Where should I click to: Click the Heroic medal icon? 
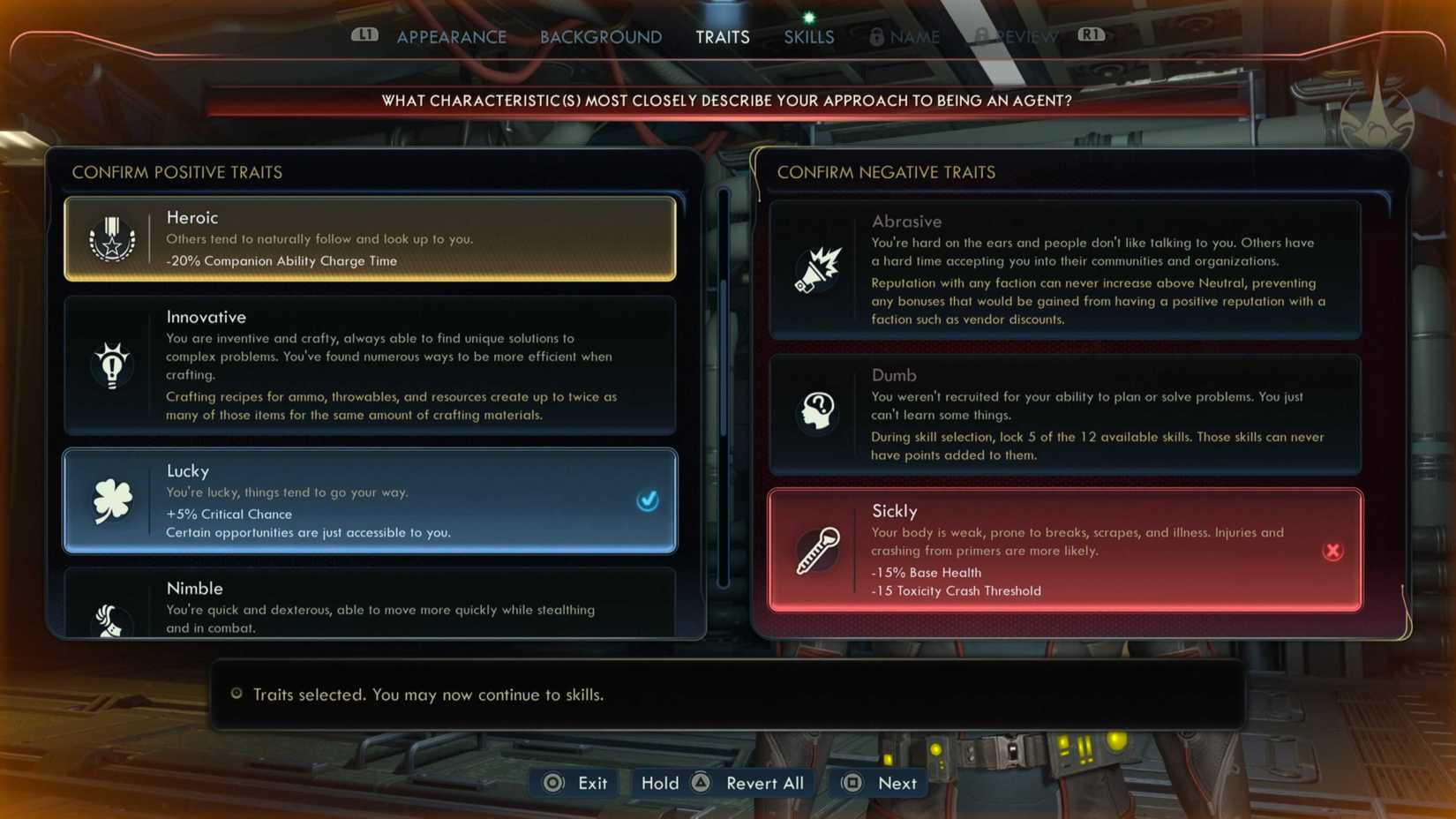tap(112, 239)
